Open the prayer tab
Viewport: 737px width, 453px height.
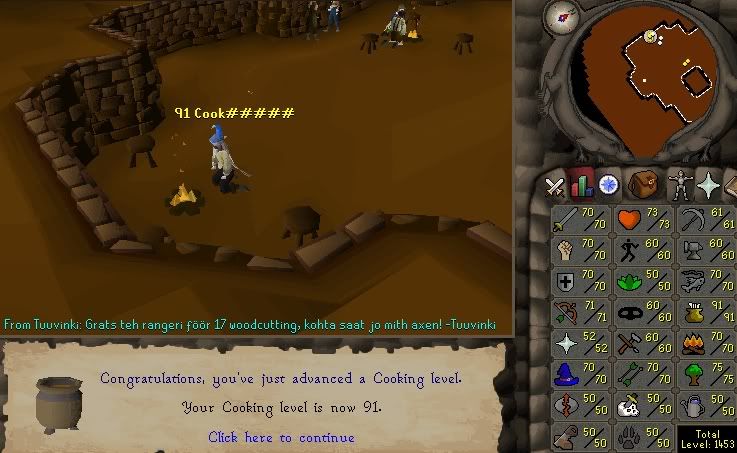pos(709,185)
